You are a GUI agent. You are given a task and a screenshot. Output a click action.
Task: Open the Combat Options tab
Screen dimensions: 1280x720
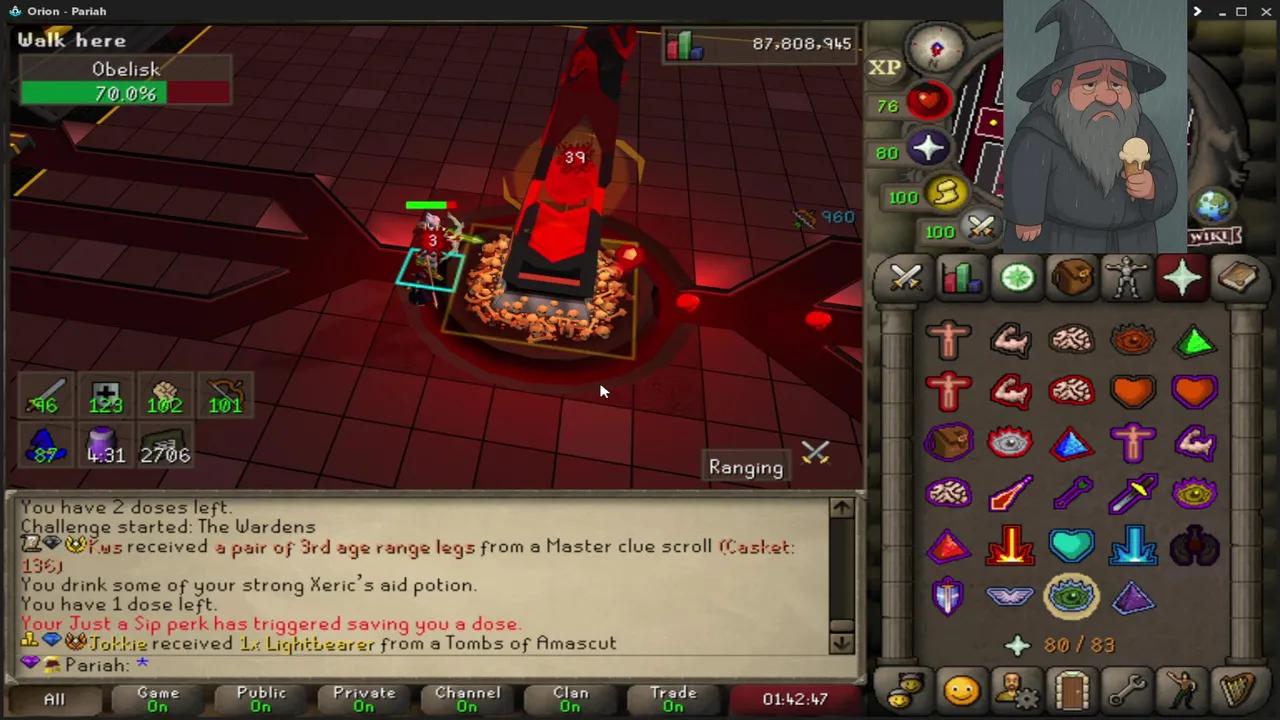[x=905, y=280]
